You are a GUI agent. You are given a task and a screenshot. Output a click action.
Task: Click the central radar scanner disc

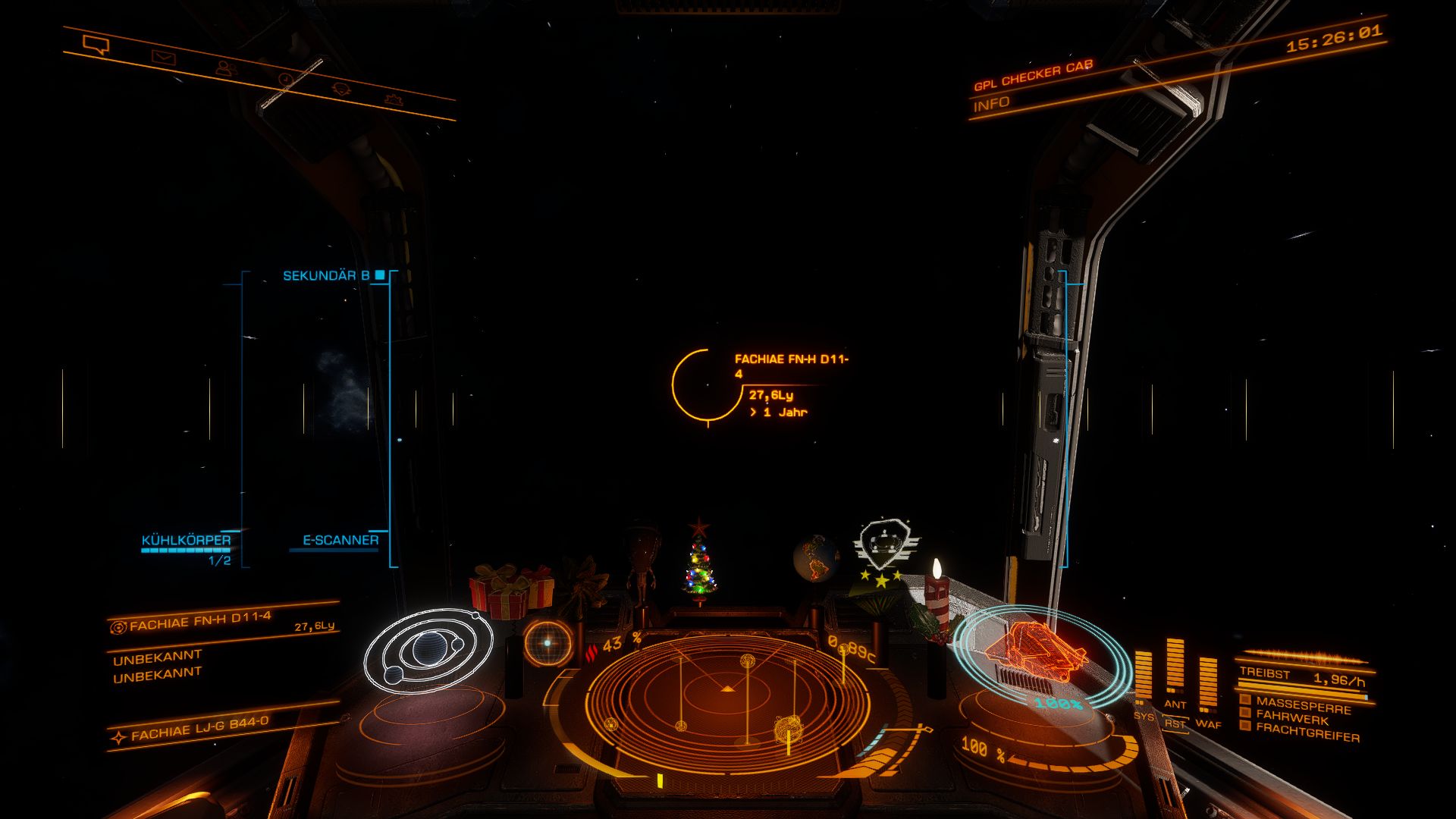click(x=726, y=698)
